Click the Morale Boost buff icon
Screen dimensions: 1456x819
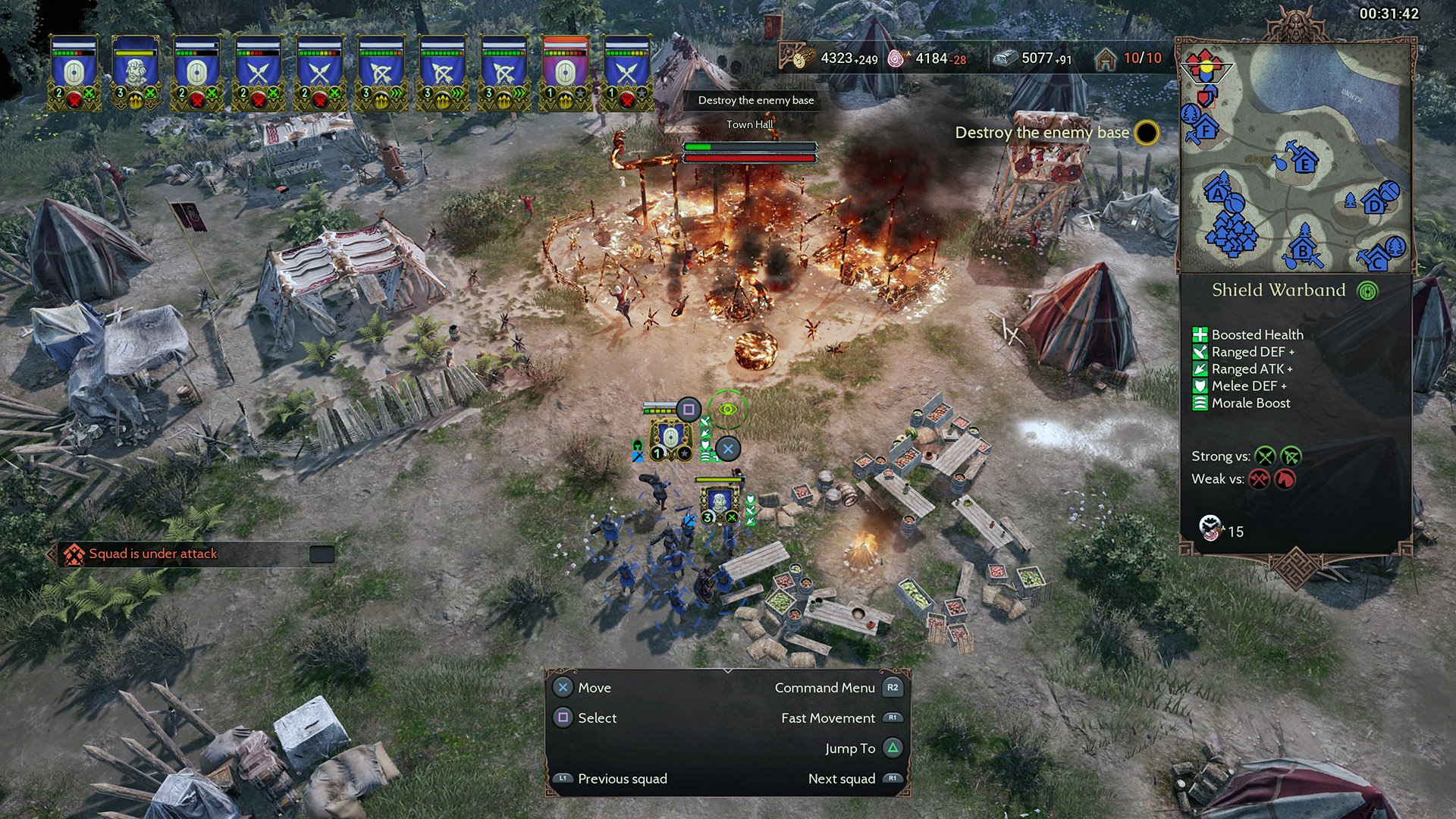[1200, 403]
